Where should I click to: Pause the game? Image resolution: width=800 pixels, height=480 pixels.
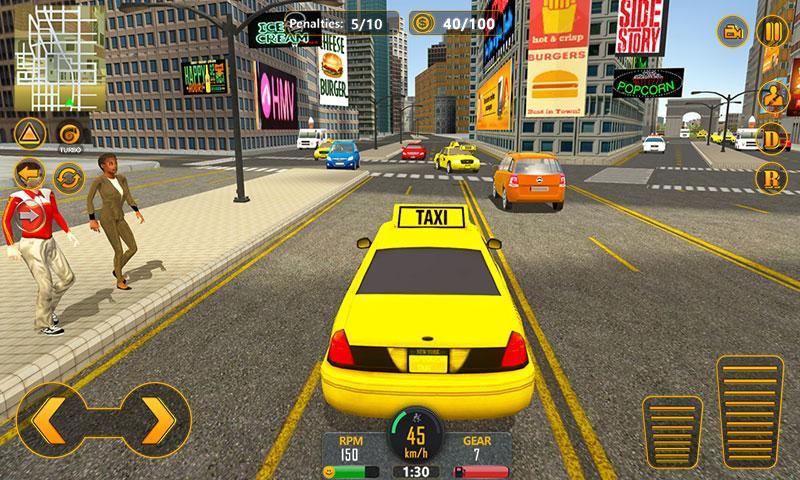(773, 30)
